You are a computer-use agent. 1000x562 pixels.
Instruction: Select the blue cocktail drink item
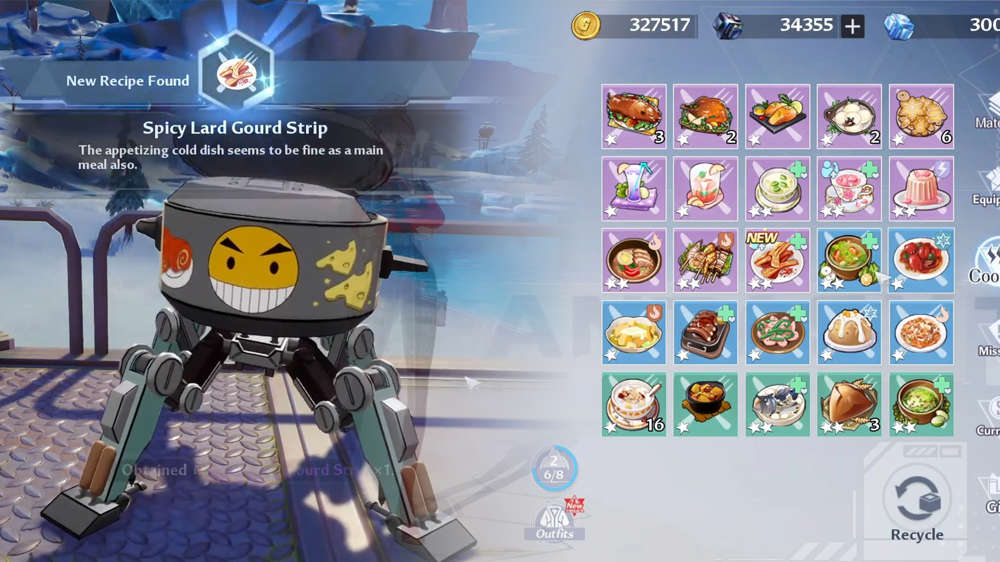634,188
